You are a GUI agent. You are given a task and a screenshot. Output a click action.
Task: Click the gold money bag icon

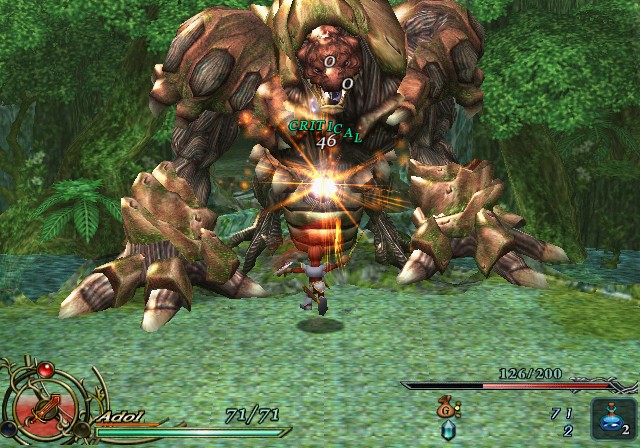[x=447, y=407]
